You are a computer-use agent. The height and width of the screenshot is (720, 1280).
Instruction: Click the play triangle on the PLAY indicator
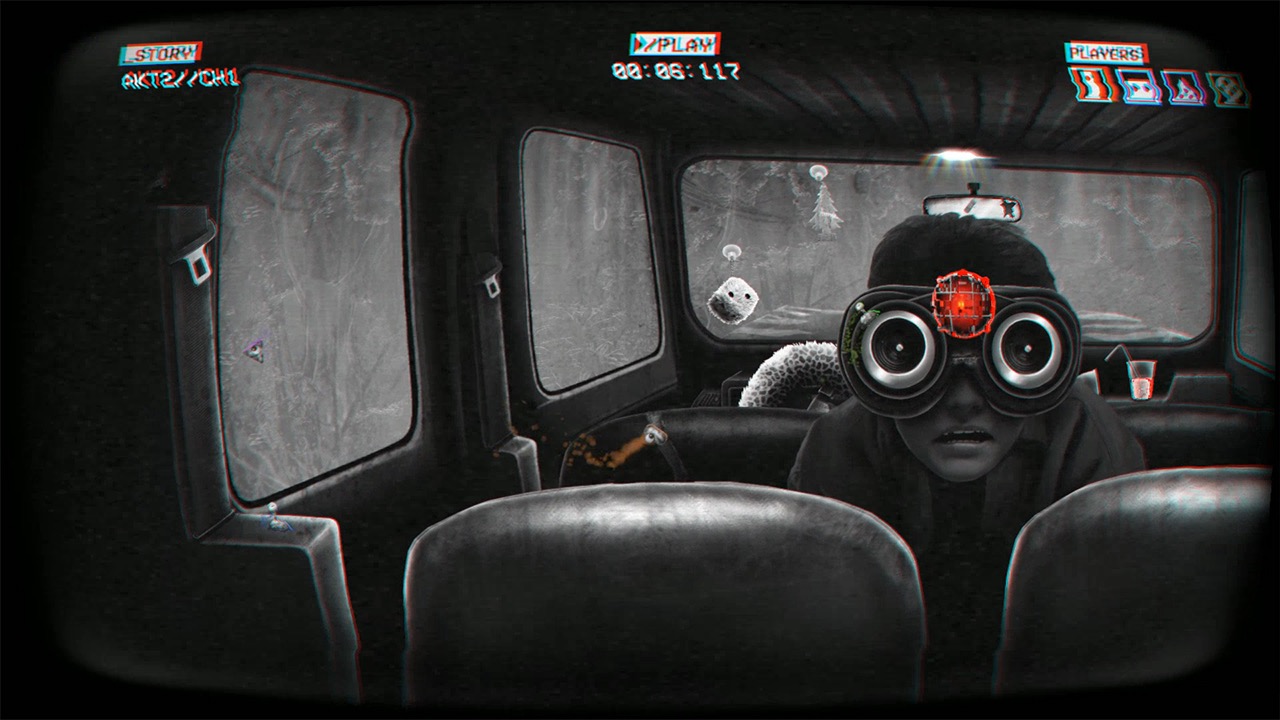pos(640,43)
